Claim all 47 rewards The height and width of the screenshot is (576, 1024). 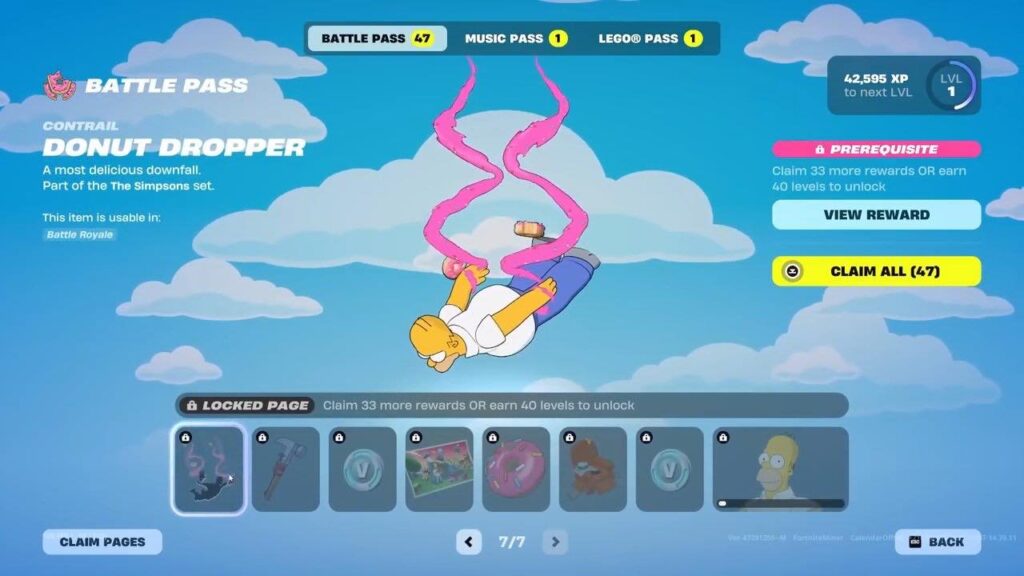pos(876,271)
